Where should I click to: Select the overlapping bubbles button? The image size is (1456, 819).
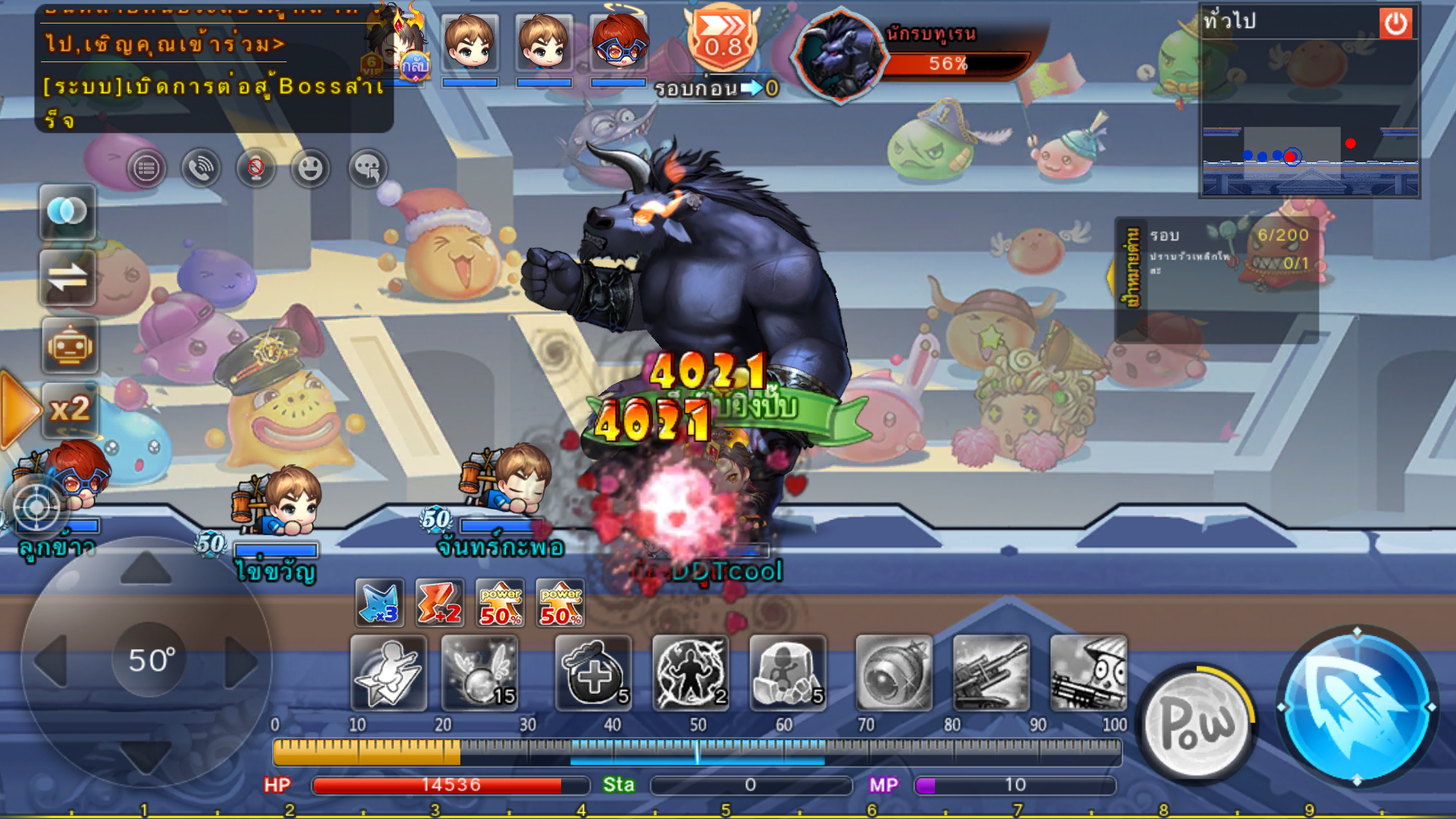[x=67, y=212]
